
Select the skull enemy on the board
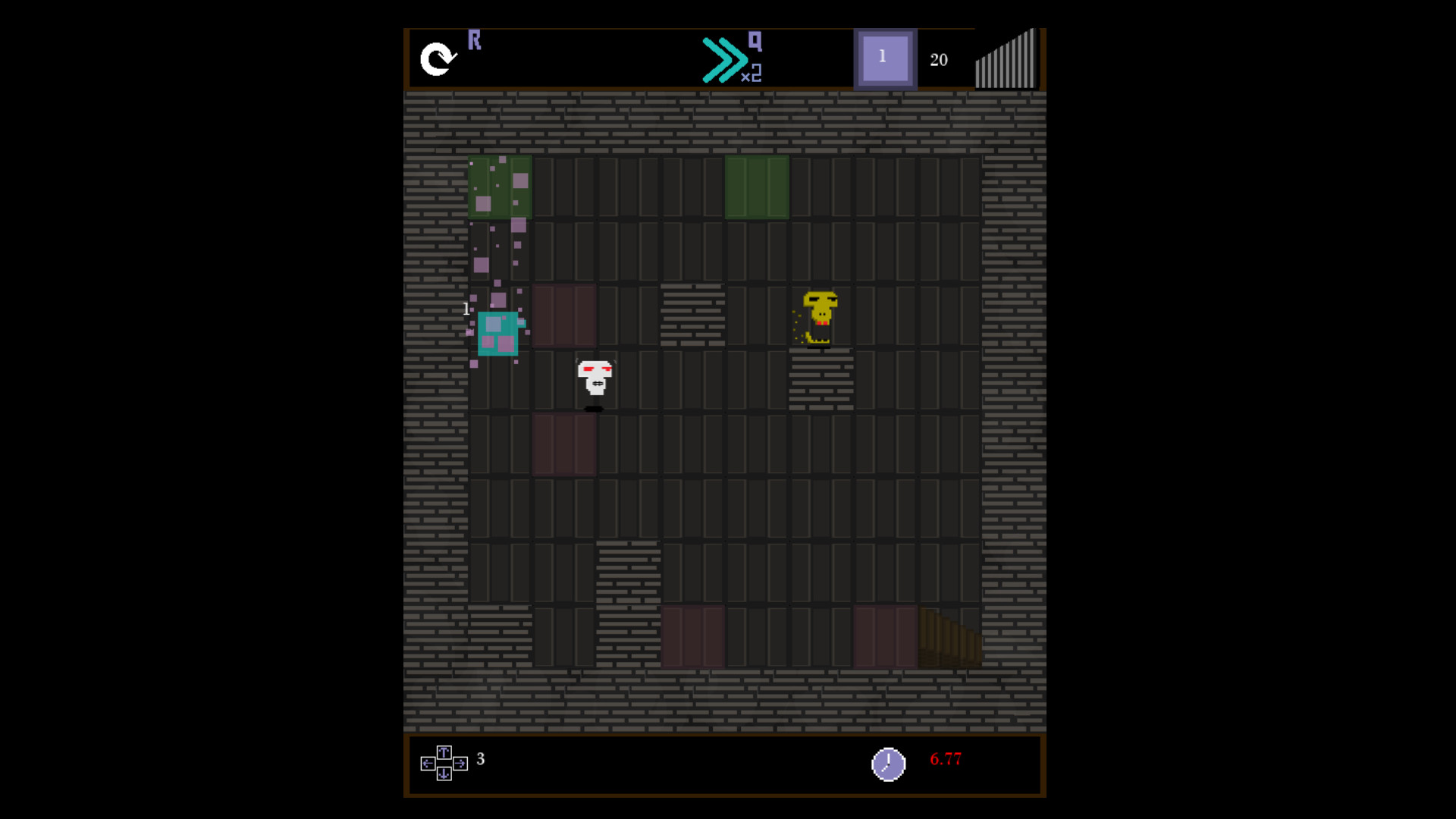595,379
